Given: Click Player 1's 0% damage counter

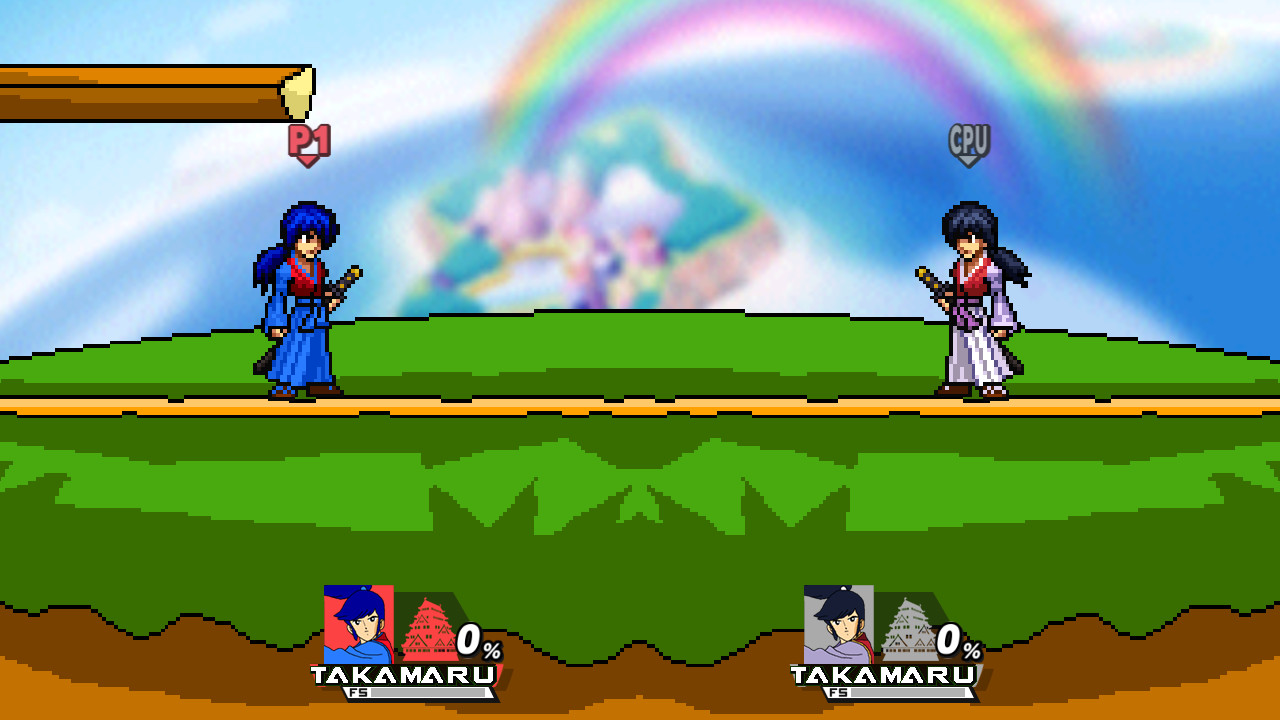Looking at the screenshot, I should pyautogui.click(x=477, y=638).
